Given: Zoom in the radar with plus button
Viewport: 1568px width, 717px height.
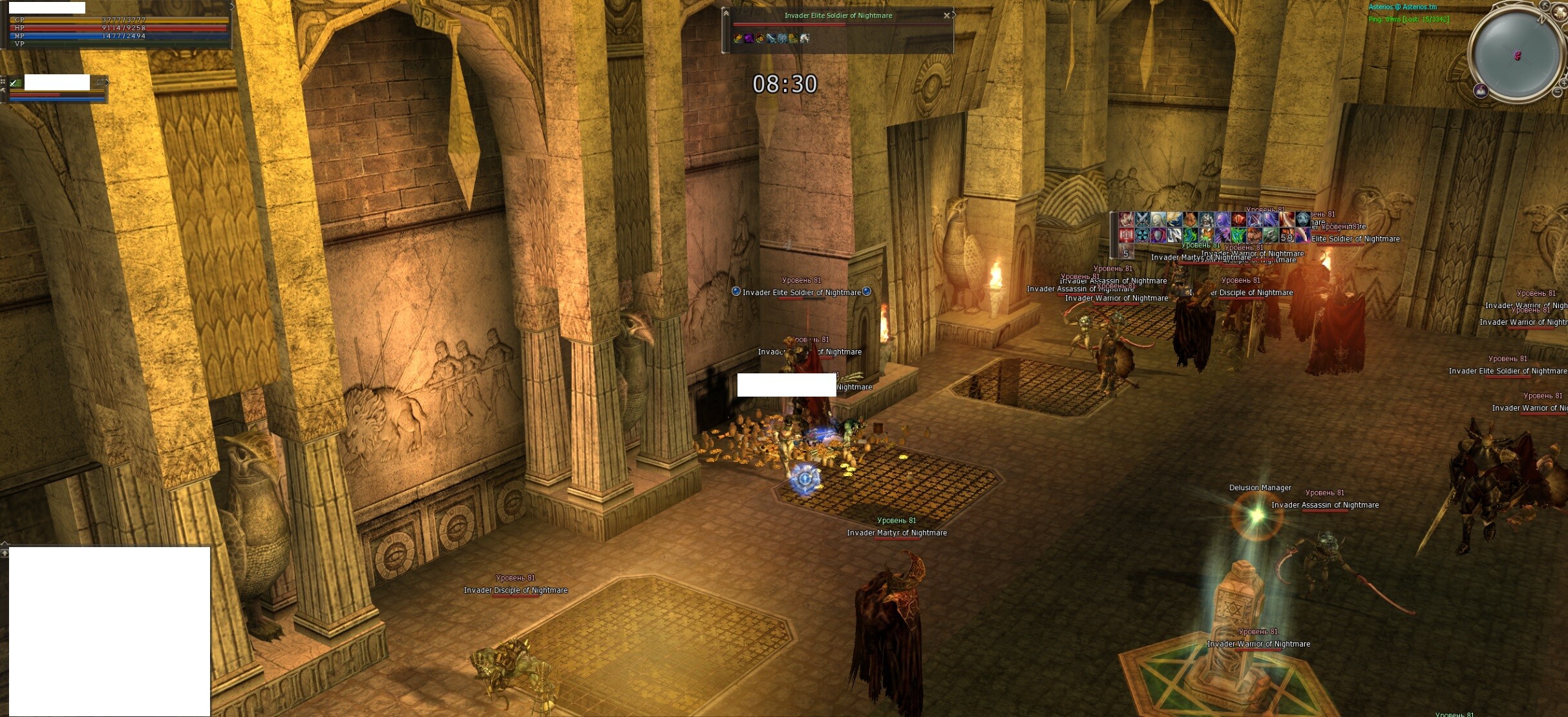Looking at the screenshot, I should point(1564,83).
